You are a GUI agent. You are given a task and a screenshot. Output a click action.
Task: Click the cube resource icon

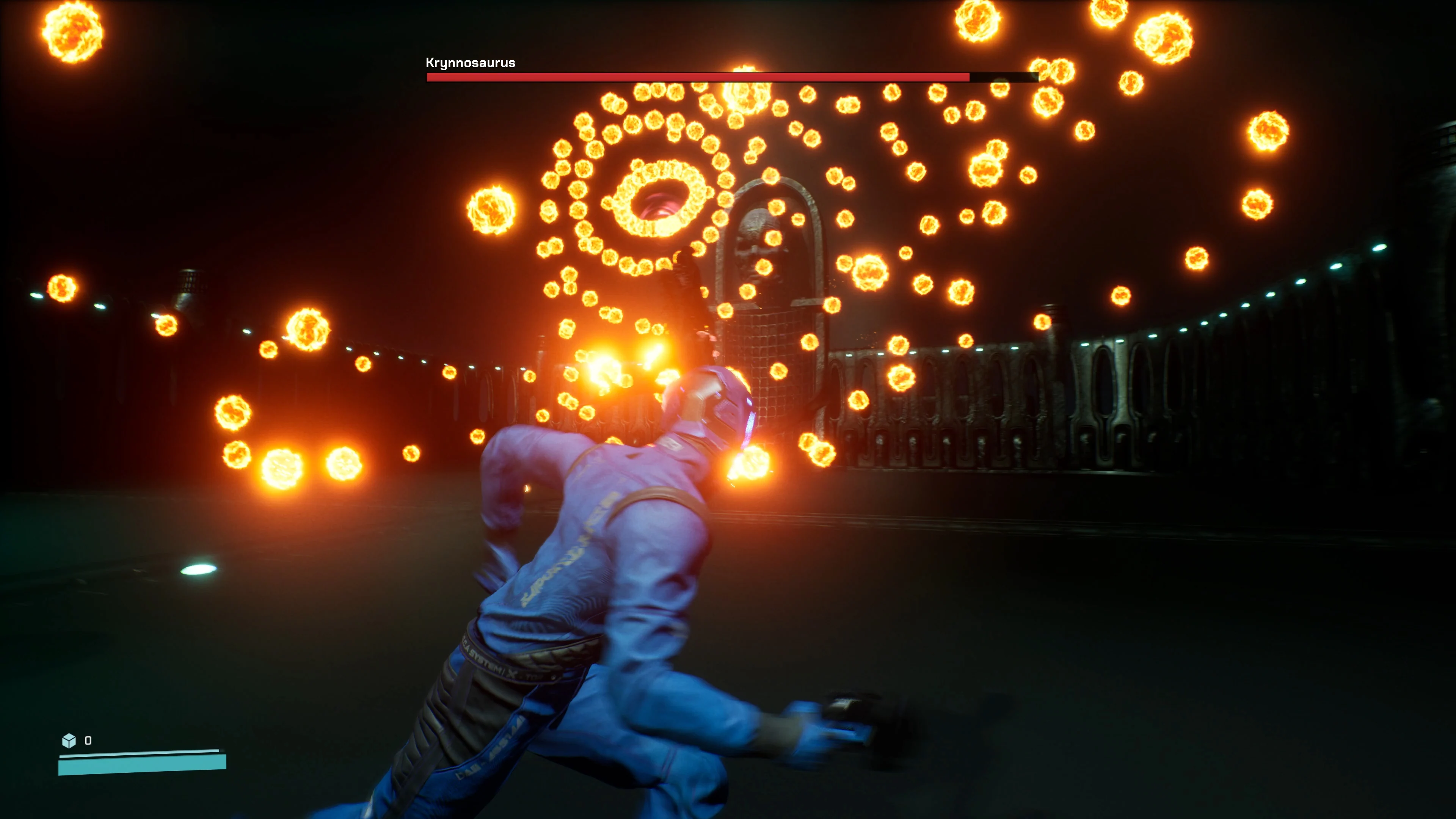(69, 740)
